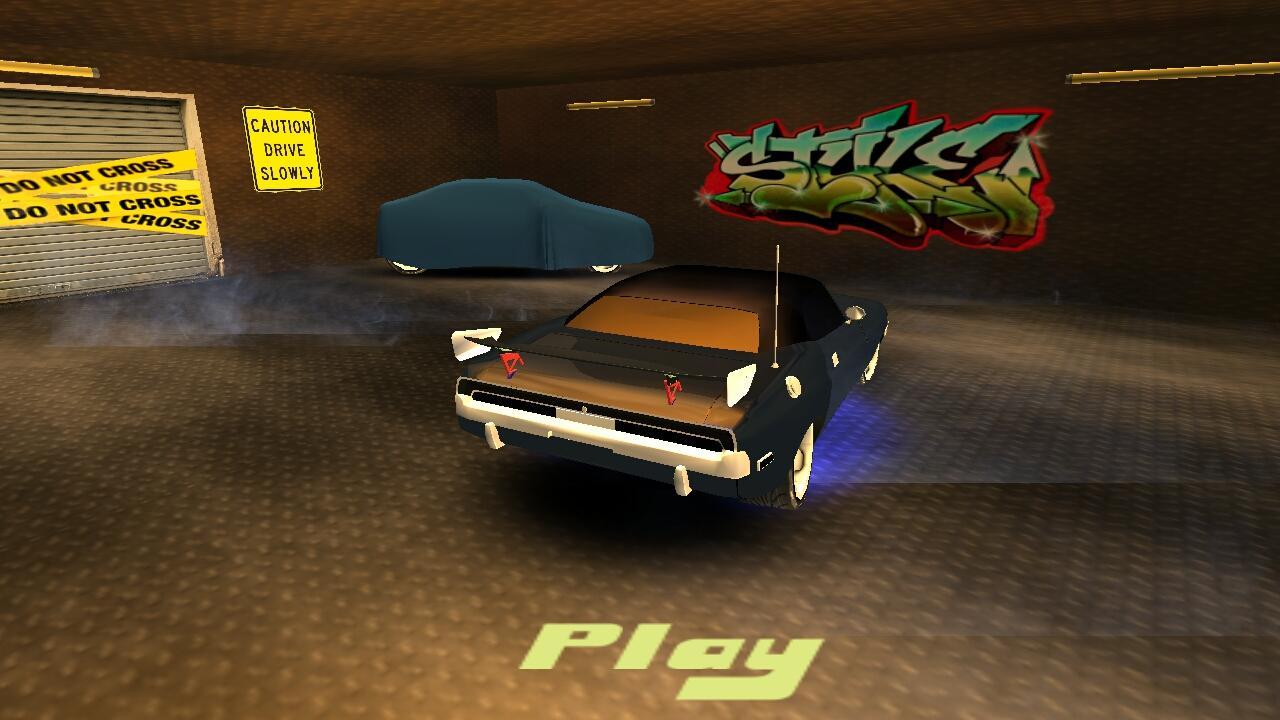Tap the car's radio antenna

[x=775, y=300]
